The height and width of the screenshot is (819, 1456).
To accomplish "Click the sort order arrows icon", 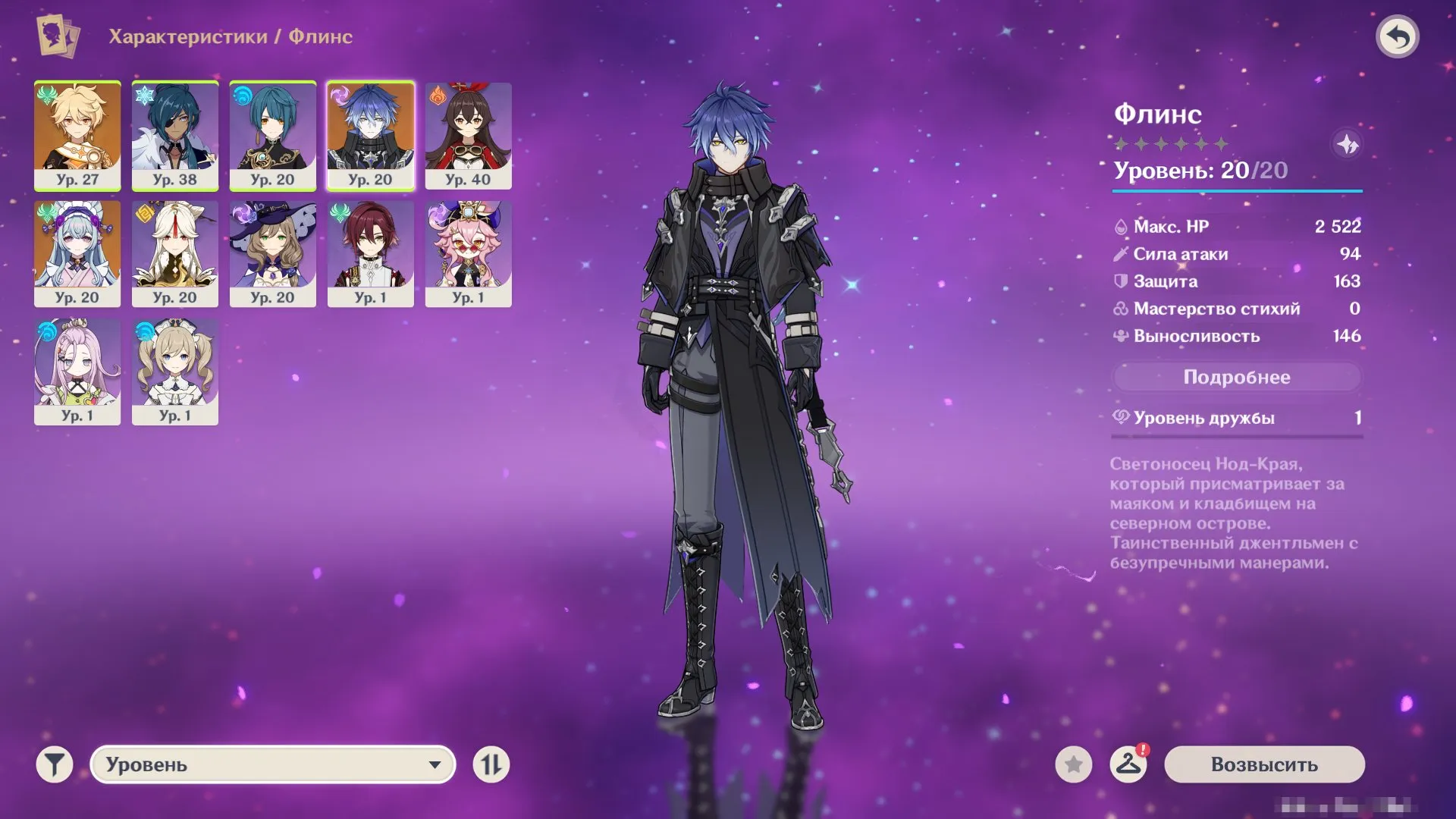I will coord(491,766).
